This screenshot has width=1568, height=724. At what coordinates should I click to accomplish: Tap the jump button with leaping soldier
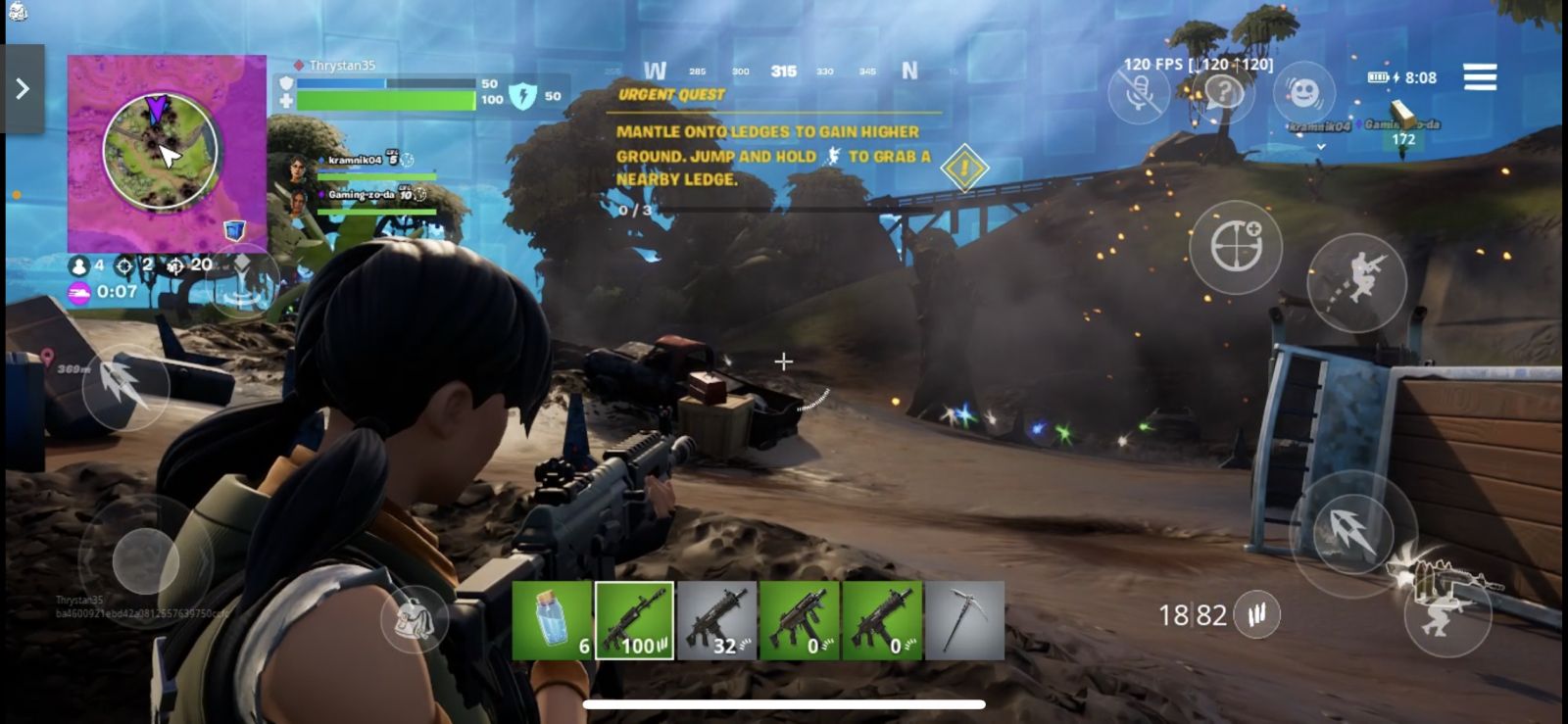pyautogui.click(x=1357, y=283)
